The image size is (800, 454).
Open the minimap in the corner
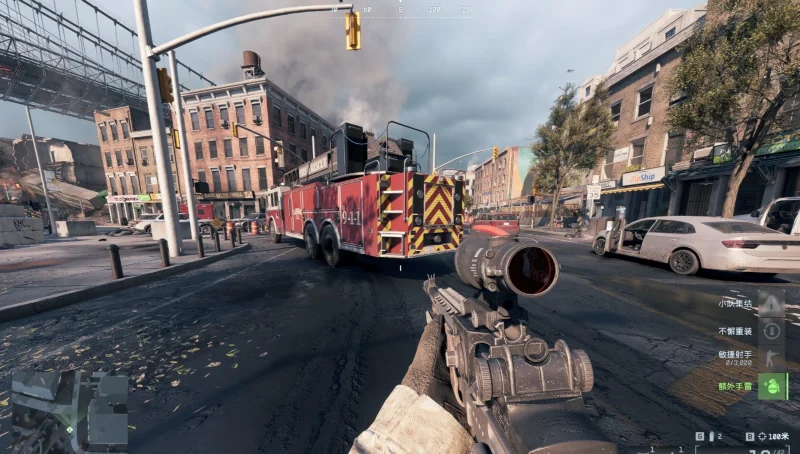pyautogui.click(x=68, y=410)
